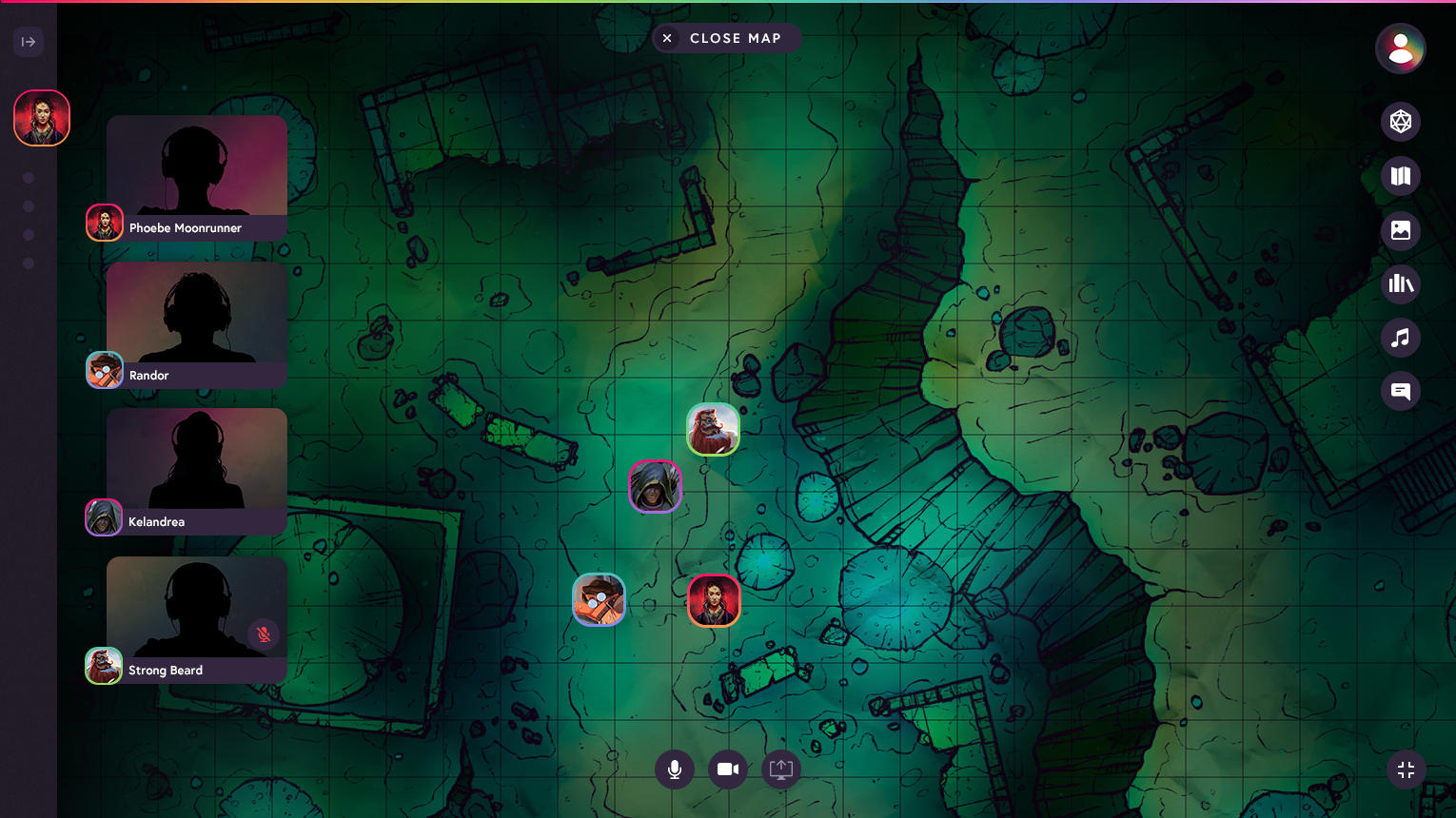Select the goggled character token on map
The width and height of the screenshot is (1456, 818).
599,600
